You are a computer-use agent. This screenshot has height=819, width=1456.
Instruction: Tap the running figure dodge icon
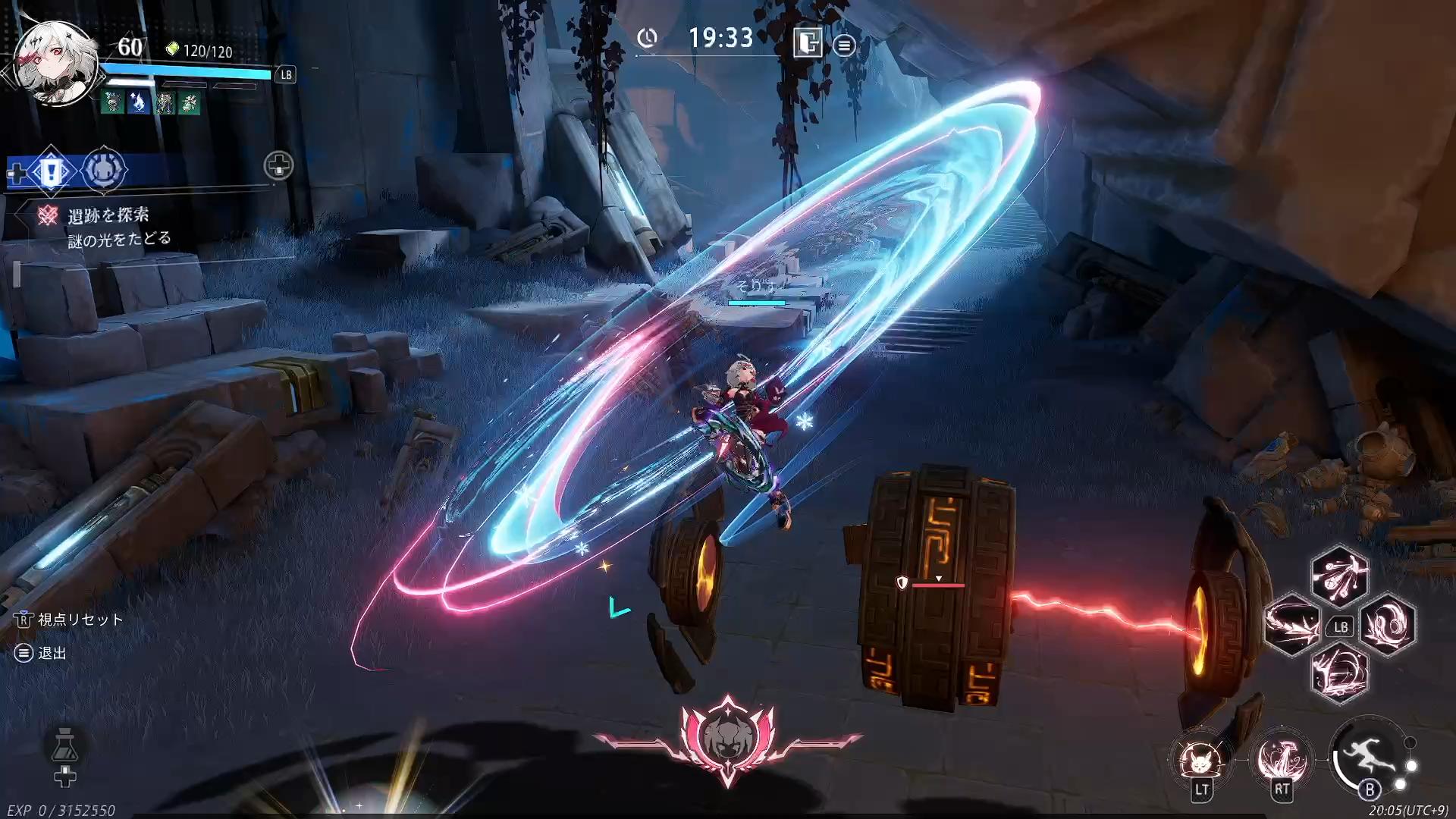pos(1368,757)
